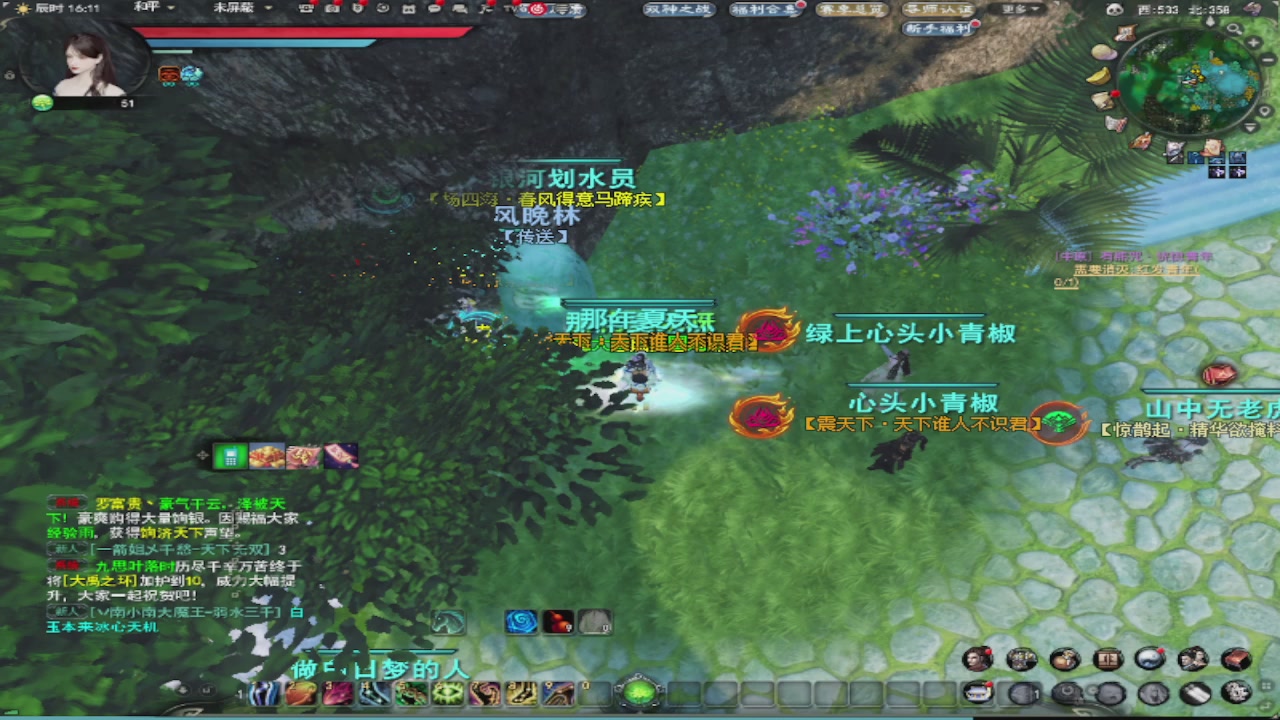The width and height of the screenshot is (1280, 720).
Task: Click the shield protection icon in top bar
Action: point(359,10)
